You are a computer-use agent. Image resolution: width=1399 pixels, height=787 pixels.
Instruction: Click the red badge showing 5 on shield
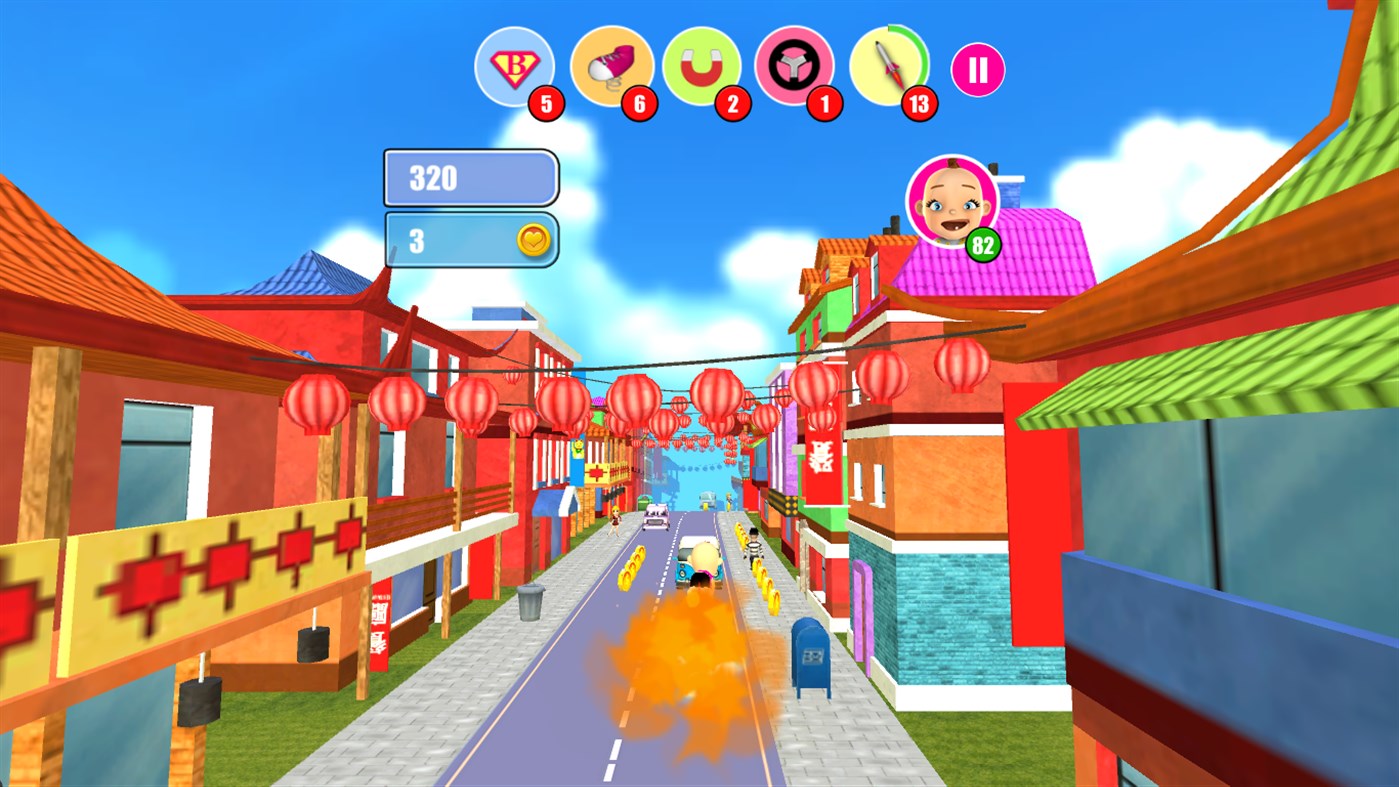tap(546, 103)
